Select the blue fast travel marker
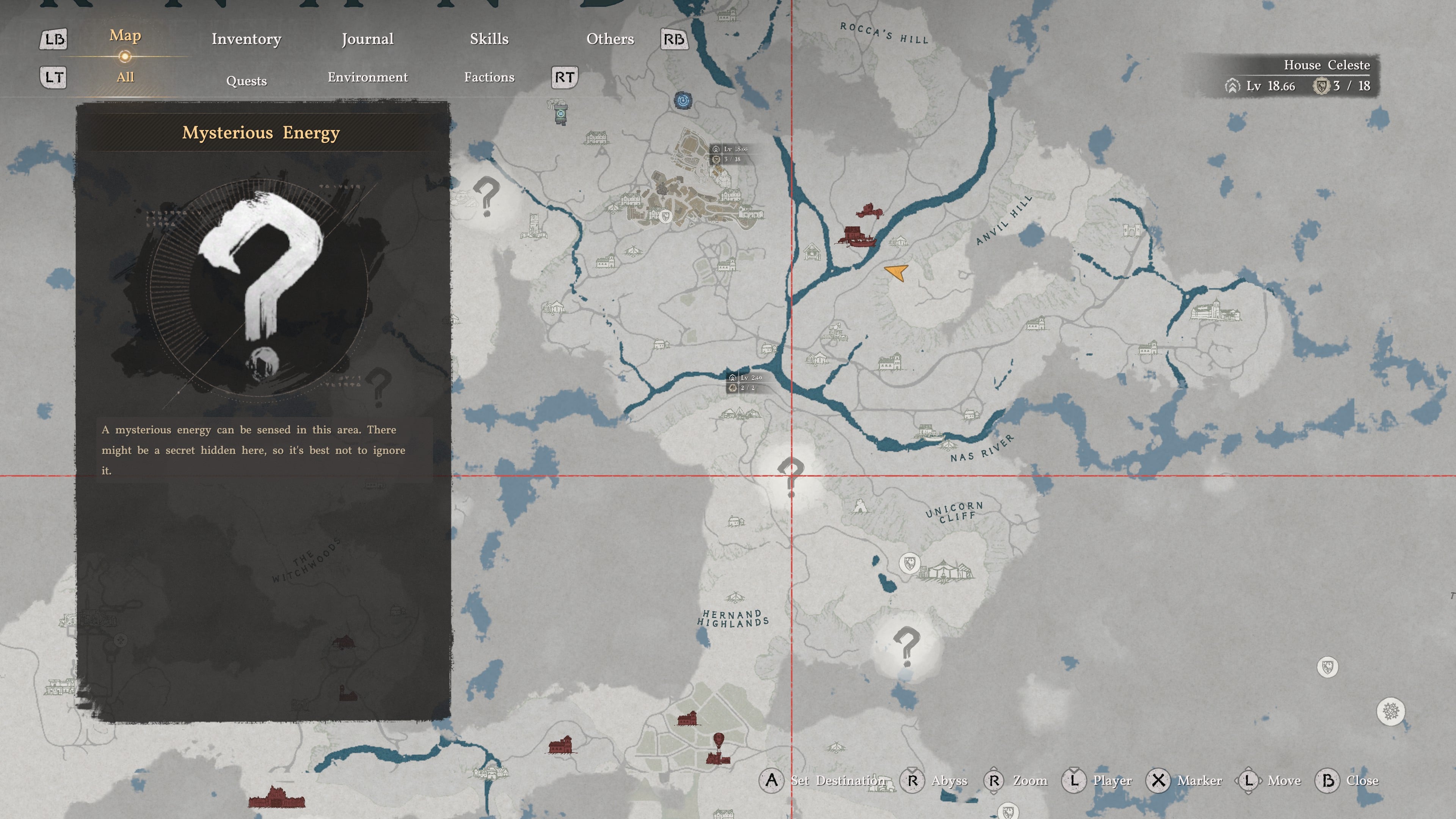 (683, 101)
